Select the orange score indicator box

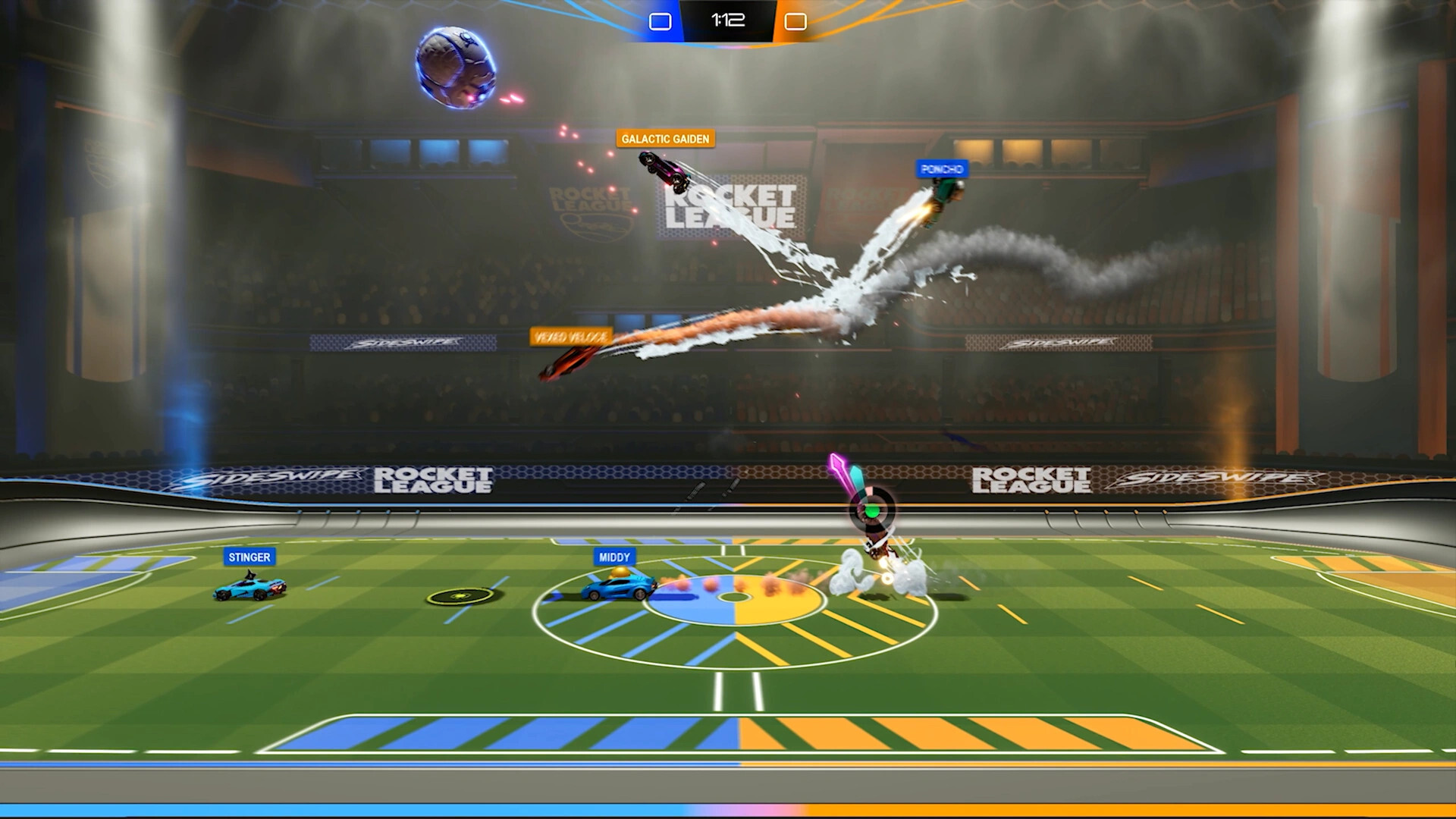click(794, 20)
